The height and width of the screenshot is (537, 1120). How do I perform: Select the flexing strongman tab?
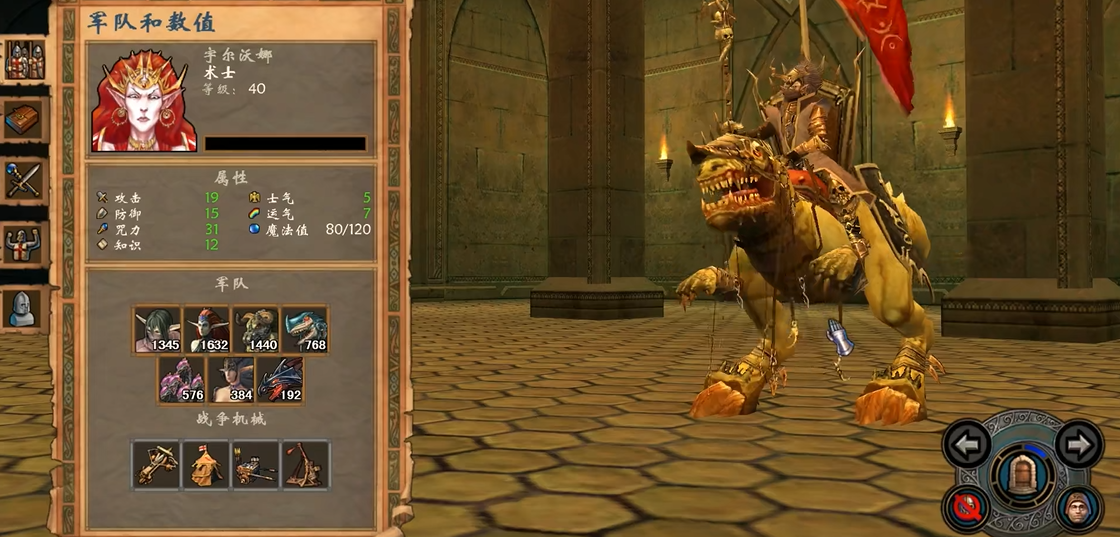pos(25,243)
